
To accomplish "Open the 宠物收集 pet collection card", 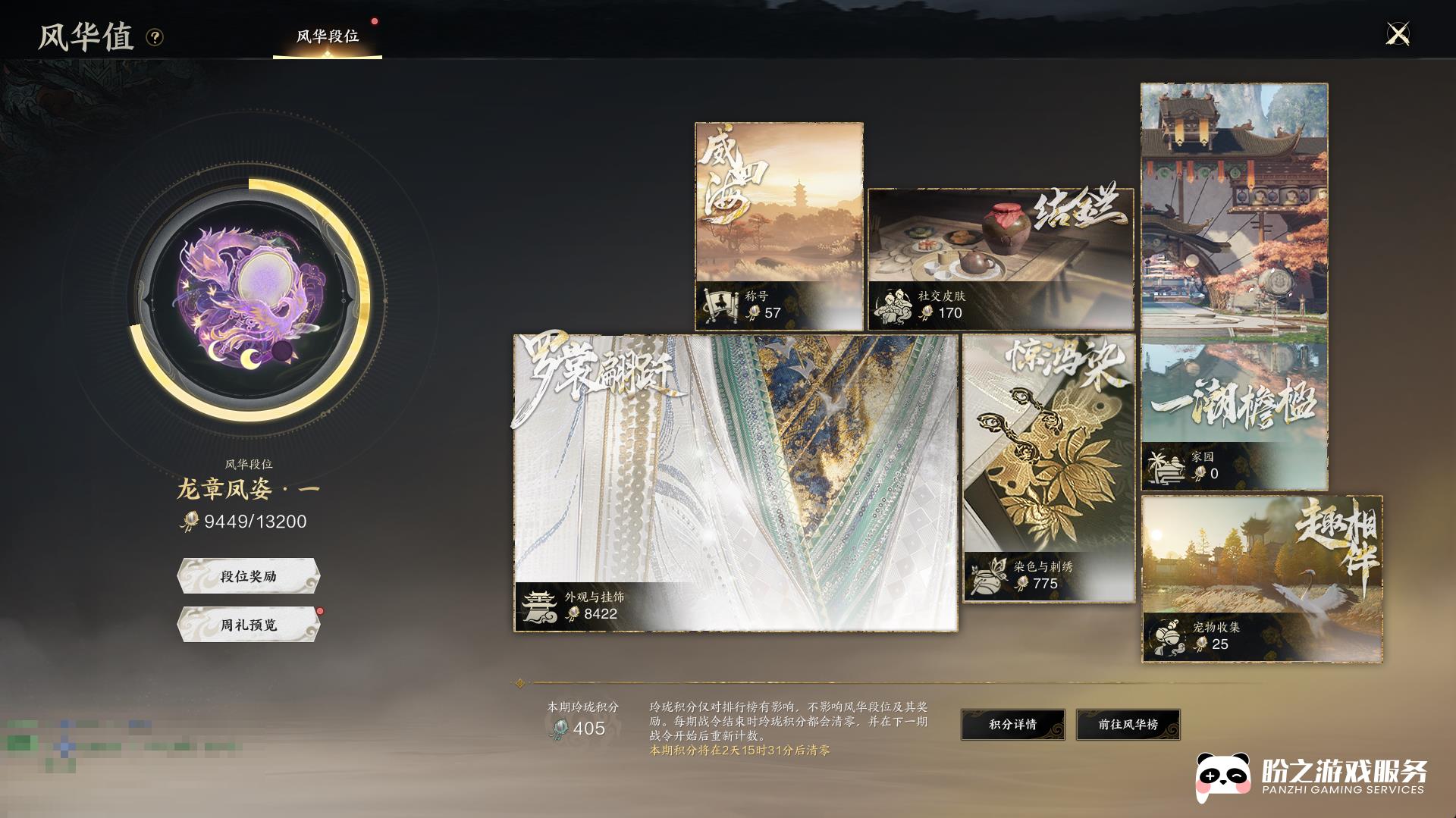I will tap(1261, 578).
